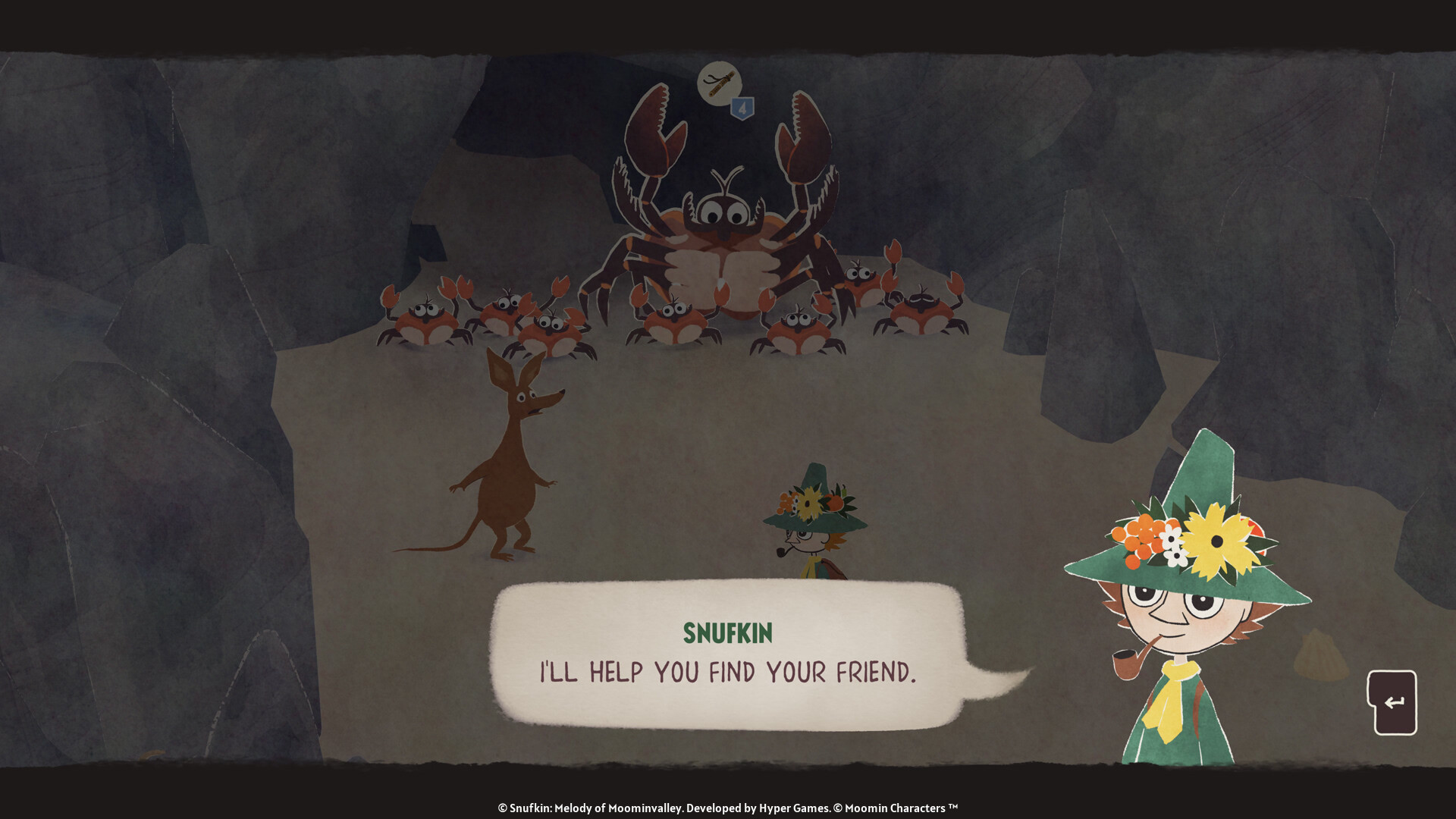Select the blue level 4 badge

(x=742, y=107)
